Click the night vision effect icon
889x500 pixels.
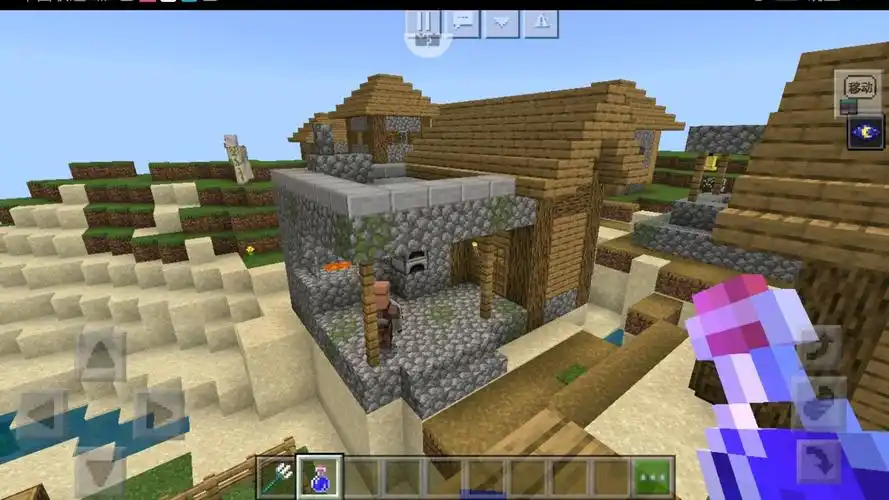(864, 132)
